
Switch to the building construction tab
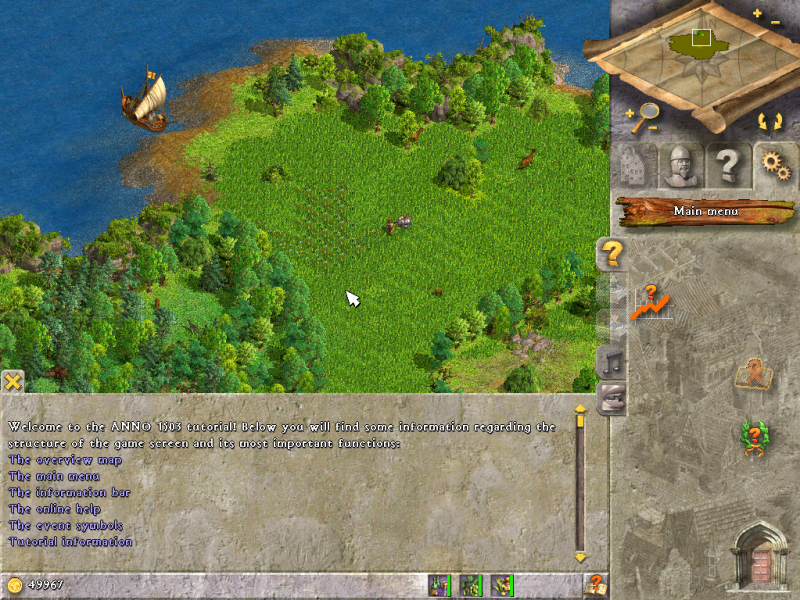632,167
